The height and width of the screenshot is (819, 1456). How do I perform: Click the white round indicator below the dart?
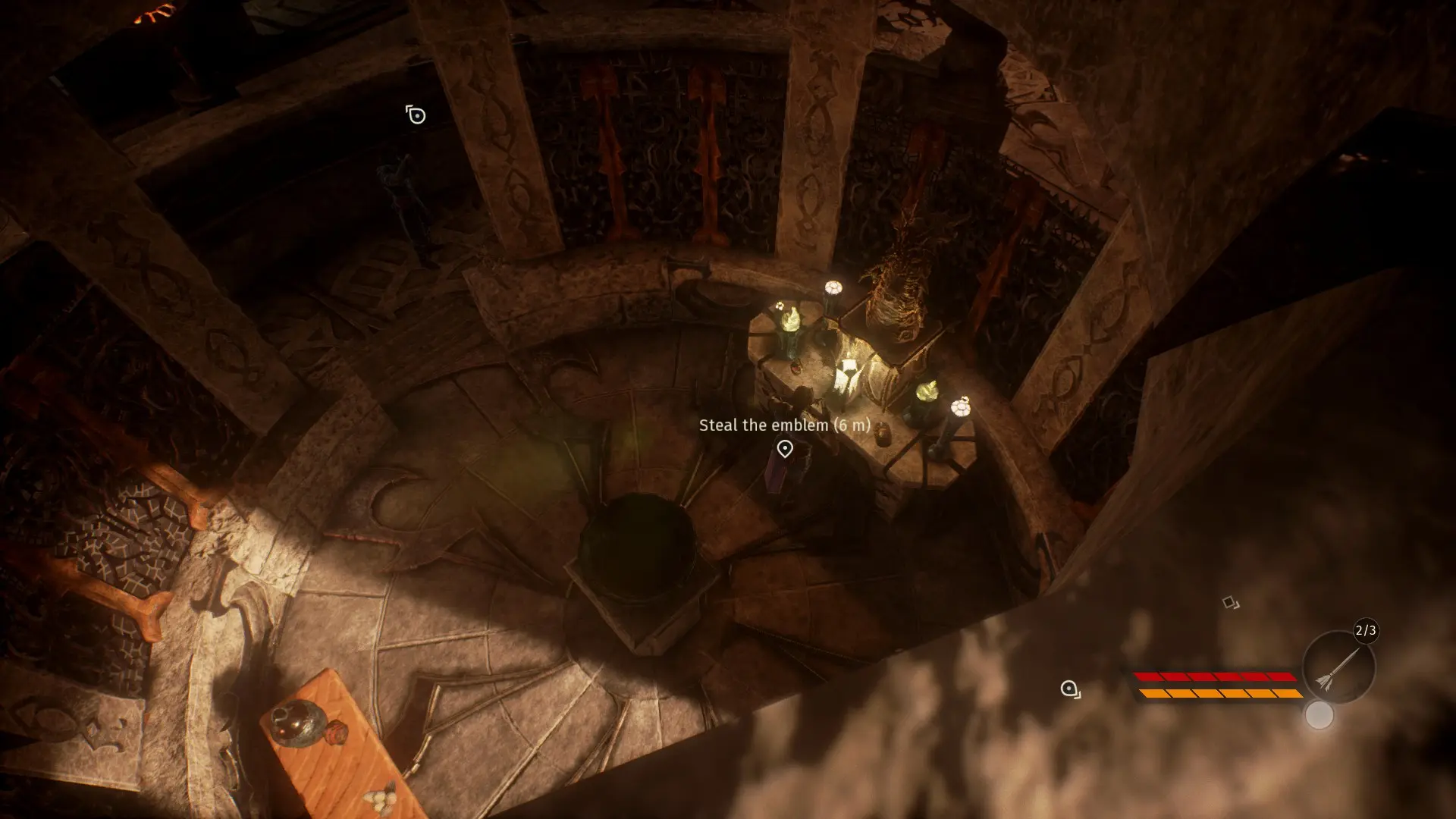click(x=1319, y=715)
